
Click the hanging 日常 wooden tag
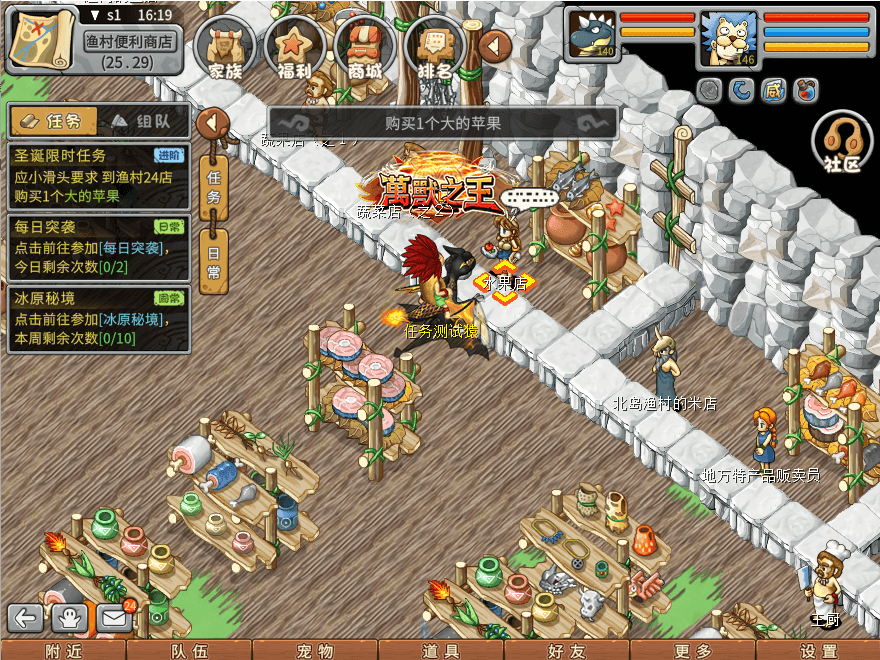click(214, 260)
